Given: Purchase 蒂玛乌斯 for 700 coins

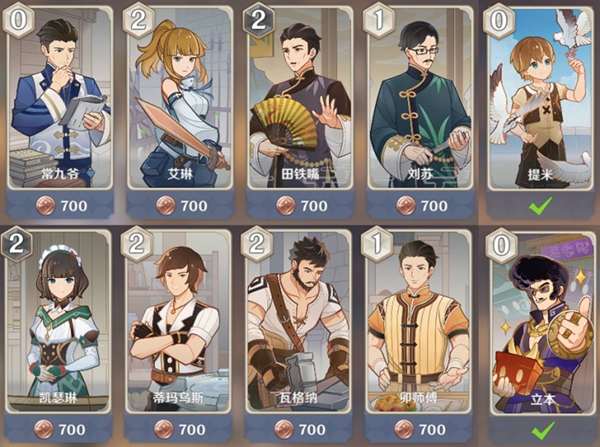Looking at the screenshot, I should point(181,428).
